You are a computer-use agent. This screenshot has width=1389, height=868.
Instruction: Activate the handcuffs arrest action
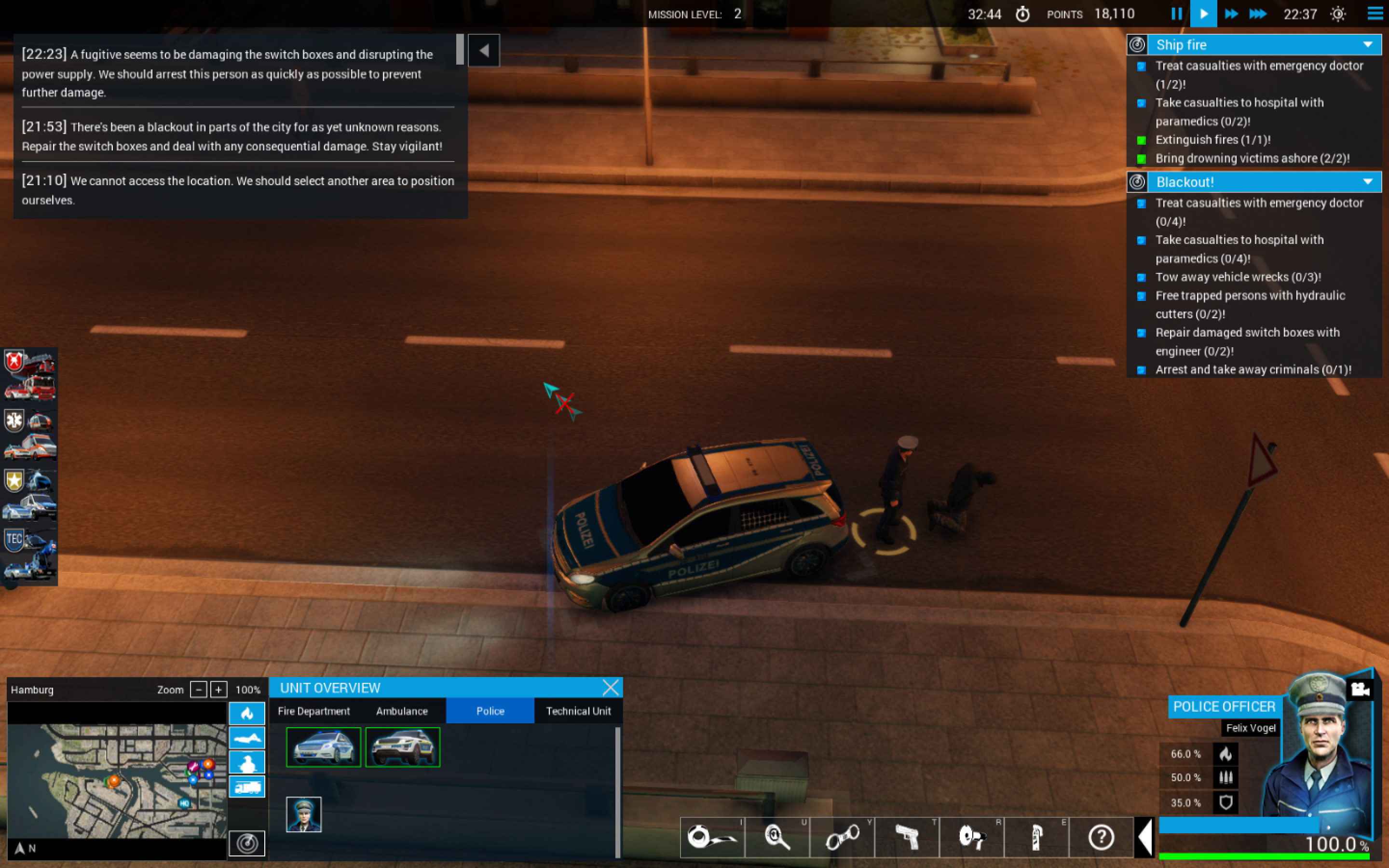click(x=842, y=837)
